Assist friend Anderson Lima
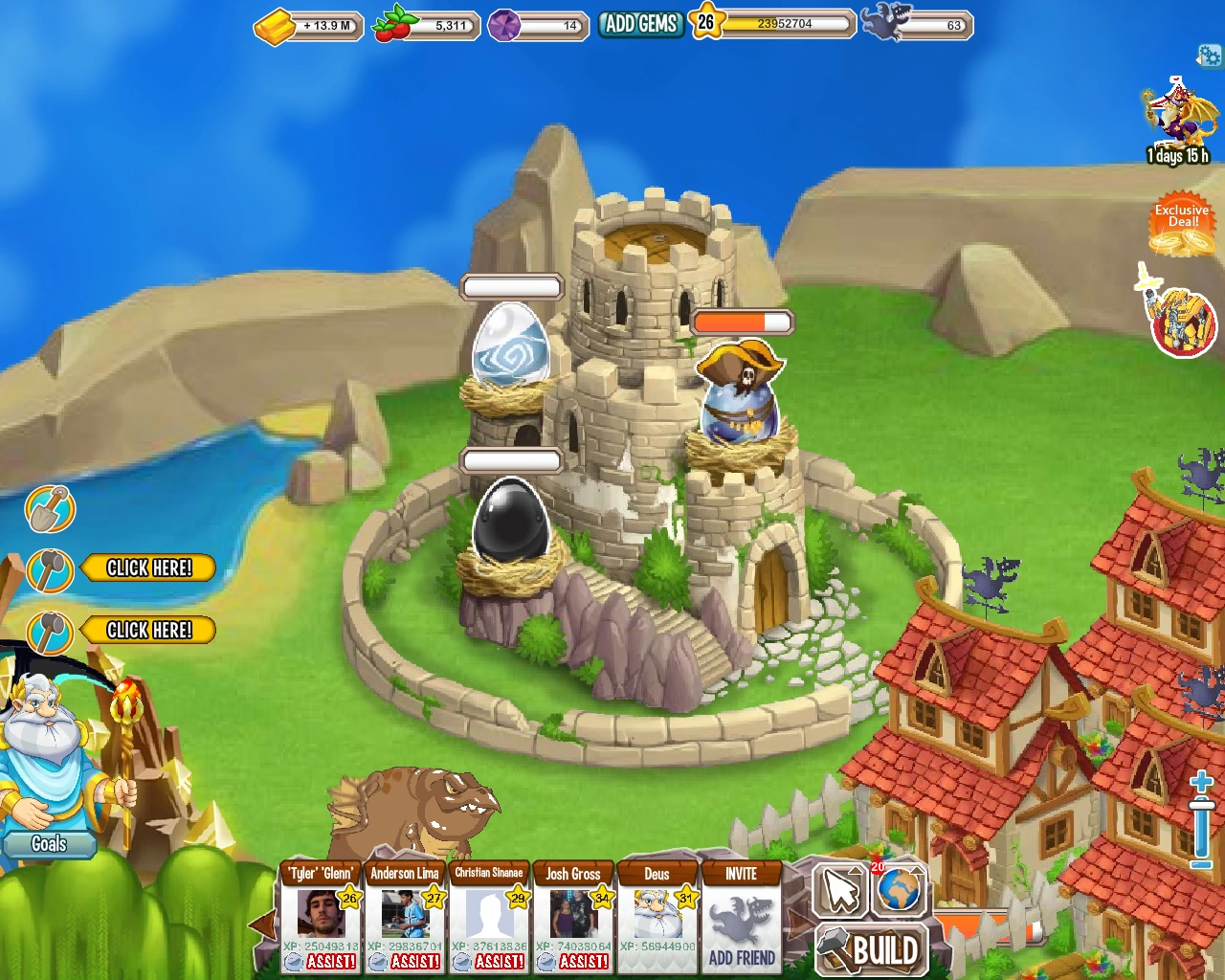 (x=414, y=961)
